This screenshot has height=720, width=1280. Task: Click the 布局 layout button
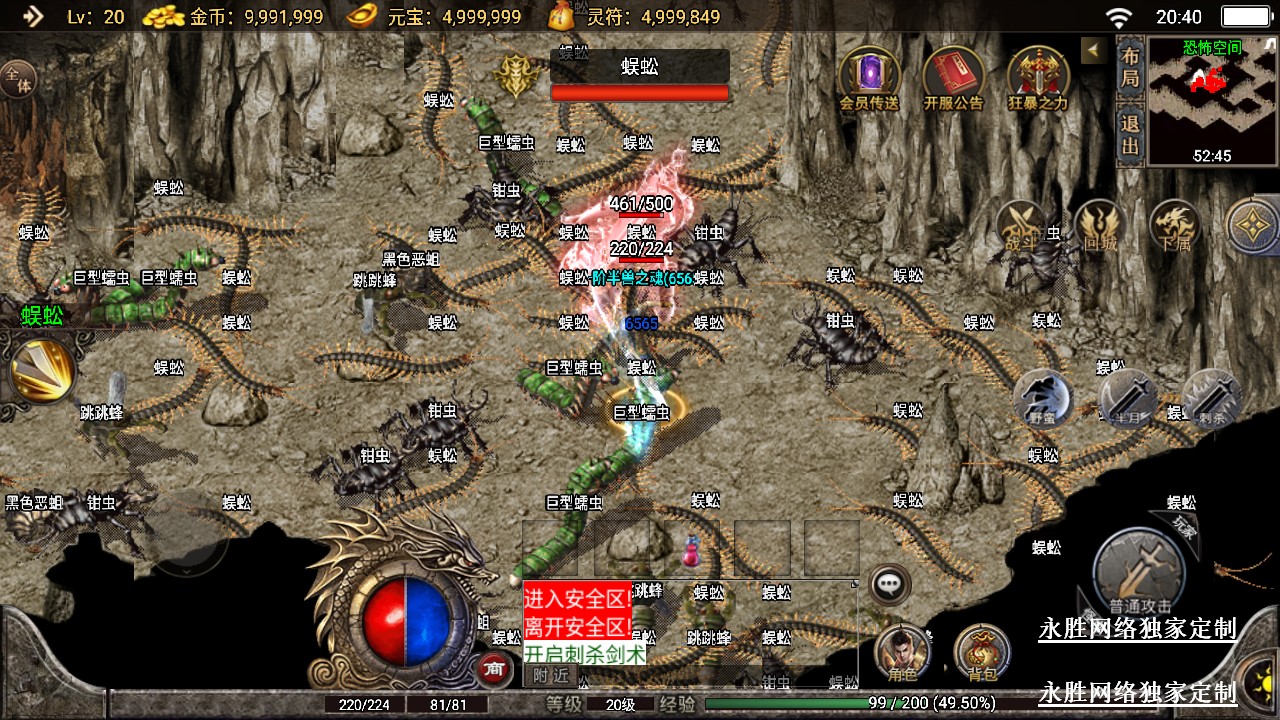click(x=1130, y=66)
